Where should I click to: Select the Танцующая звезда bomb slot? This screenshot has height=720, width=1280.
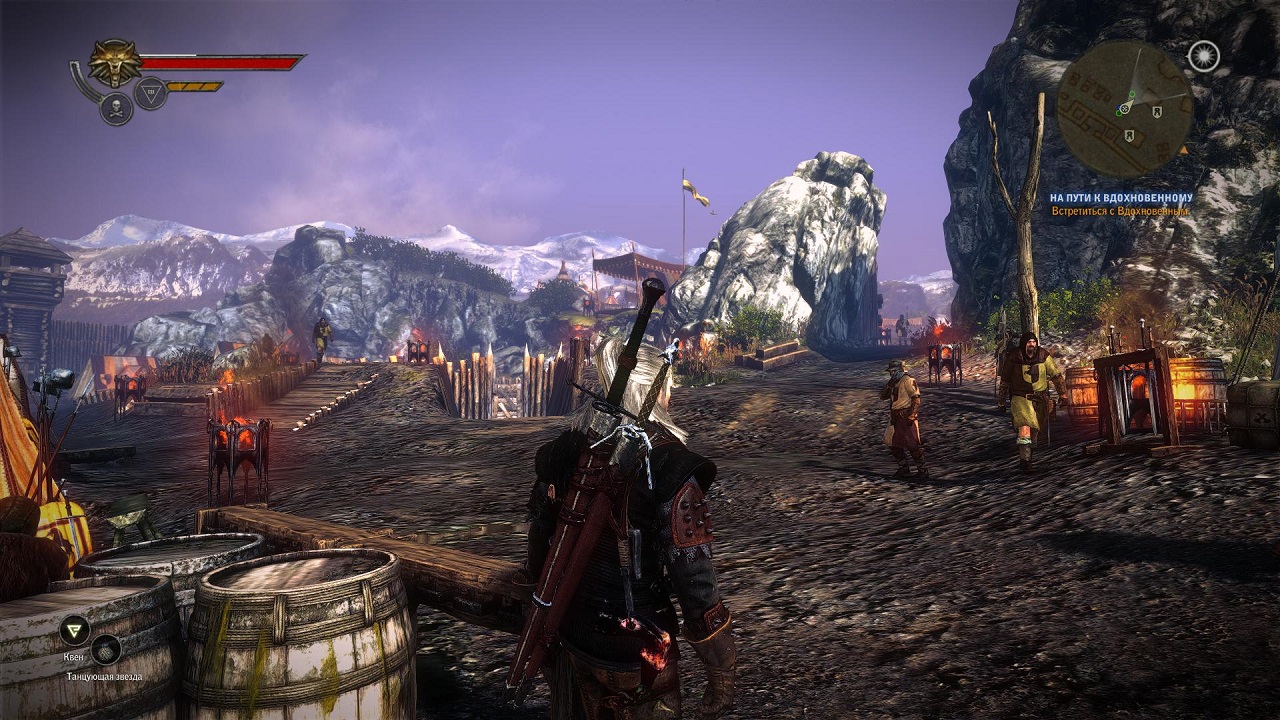coord(105,651)
